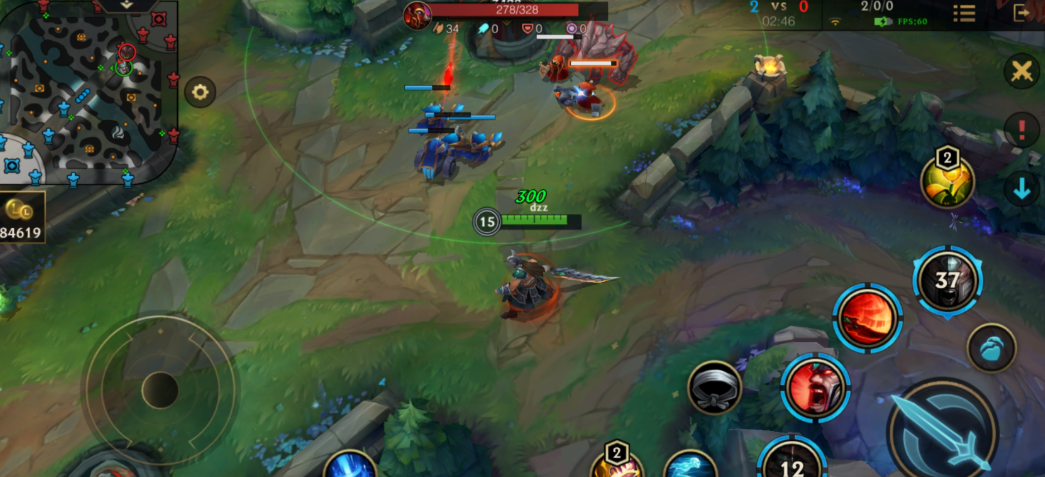Activate the shouting warrior face ability
This screenshot has width=1045, height=477.
[816, 387]
